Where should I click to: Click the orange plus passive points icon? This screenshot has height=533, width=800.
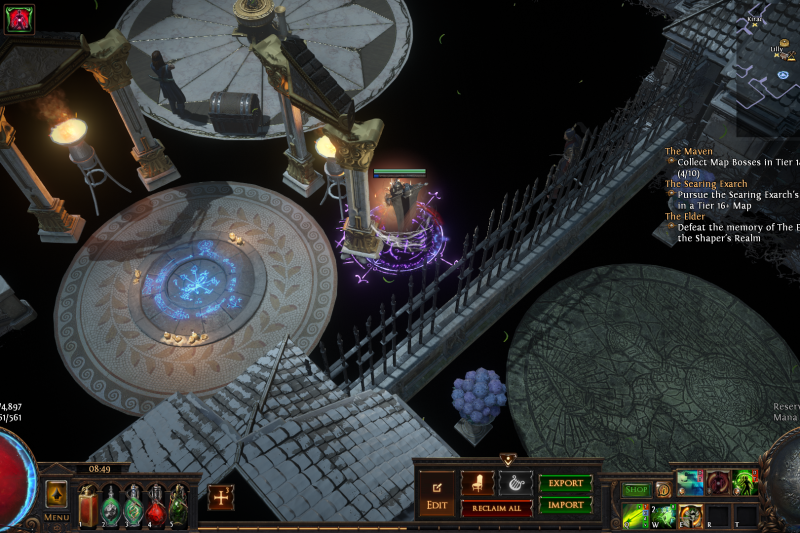(221, 497)
